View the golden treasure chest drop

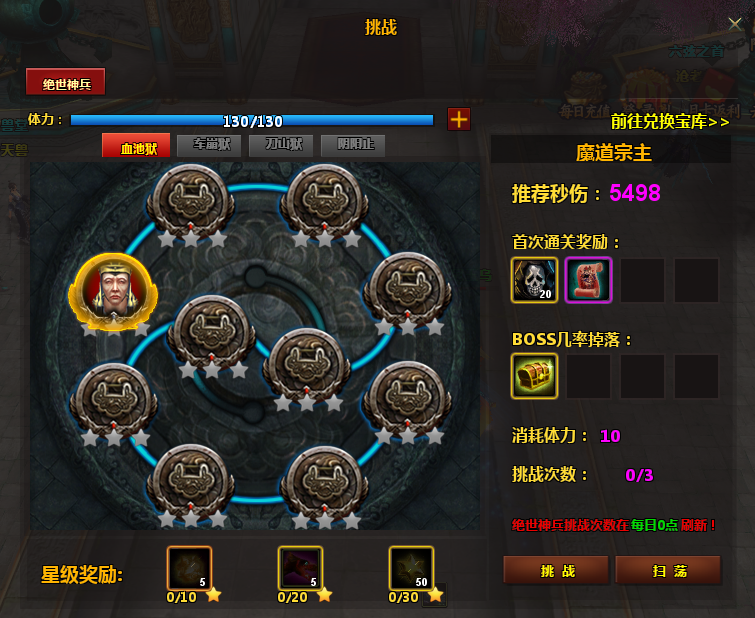coord(535,376)
